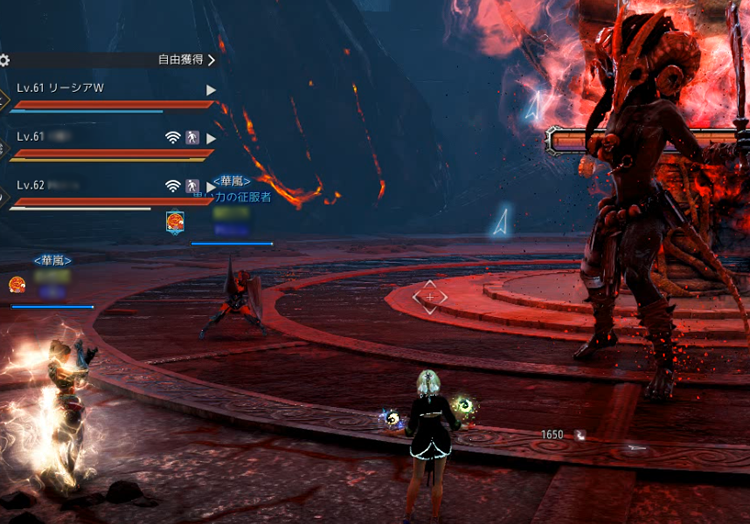750x524 pixels.
Task: Open the 自由獲得 loot rule selector
Action: point(186,60)
